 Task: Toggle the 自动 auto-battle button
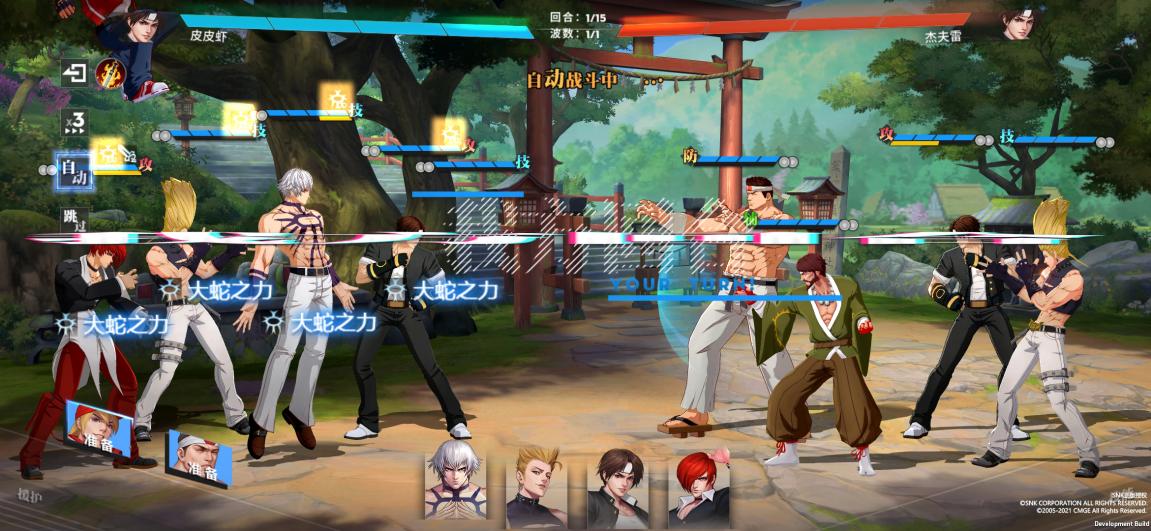point(75,172)
